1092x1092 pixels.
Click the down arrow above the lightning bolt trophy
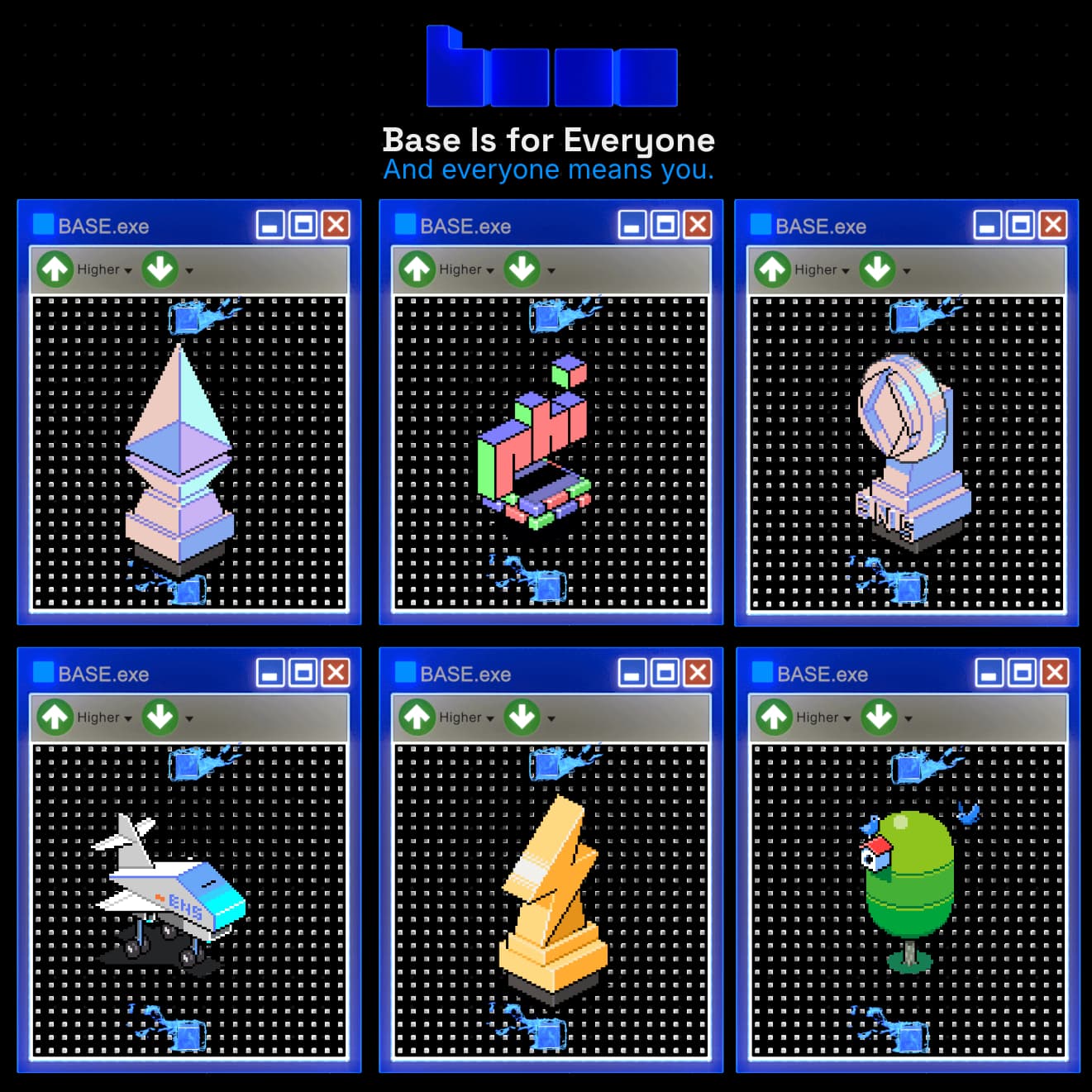click(x=522, y=718)
